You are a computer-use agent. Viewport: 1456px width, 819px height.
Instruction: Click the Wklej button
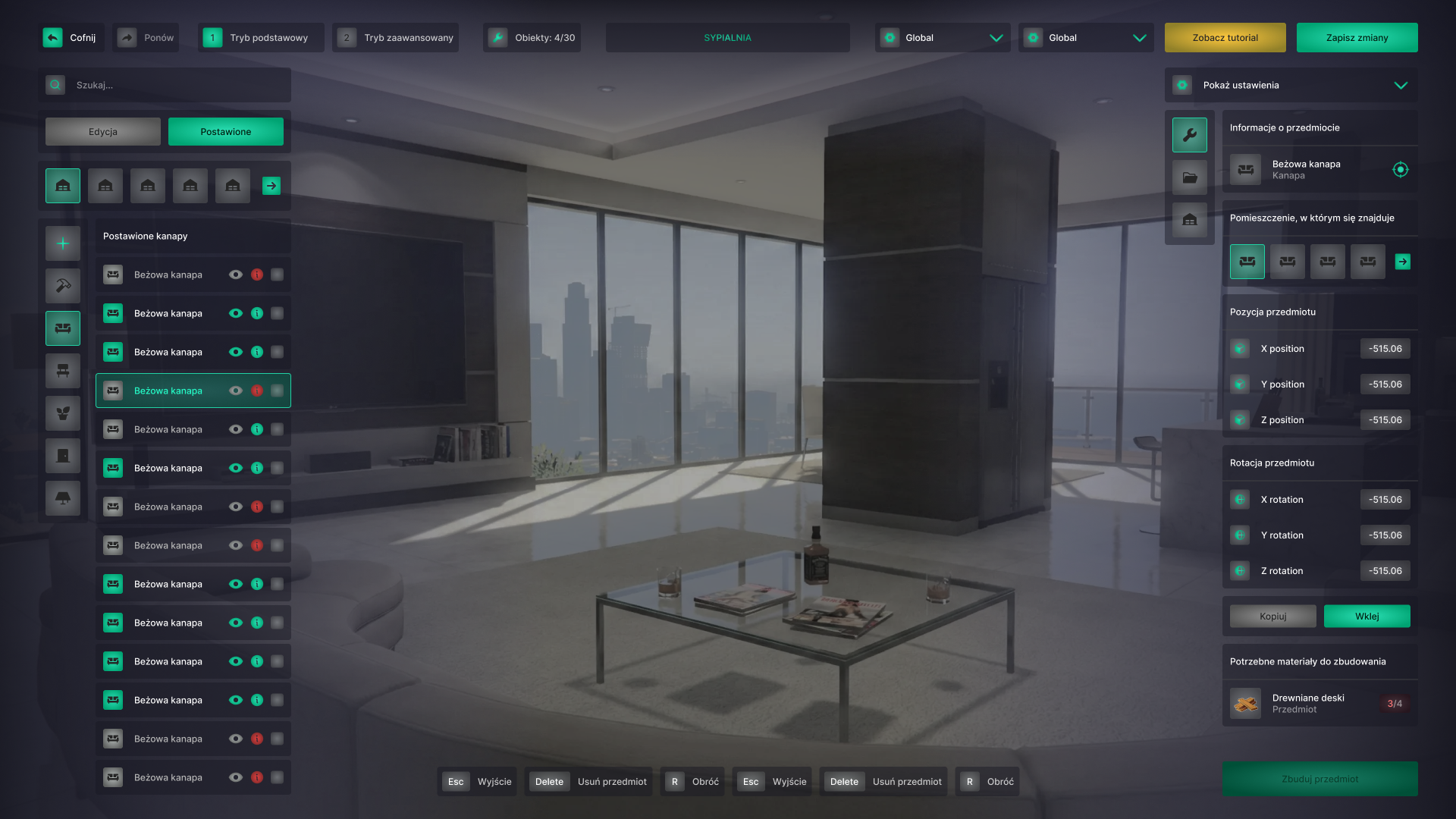tap(1367, 616)
